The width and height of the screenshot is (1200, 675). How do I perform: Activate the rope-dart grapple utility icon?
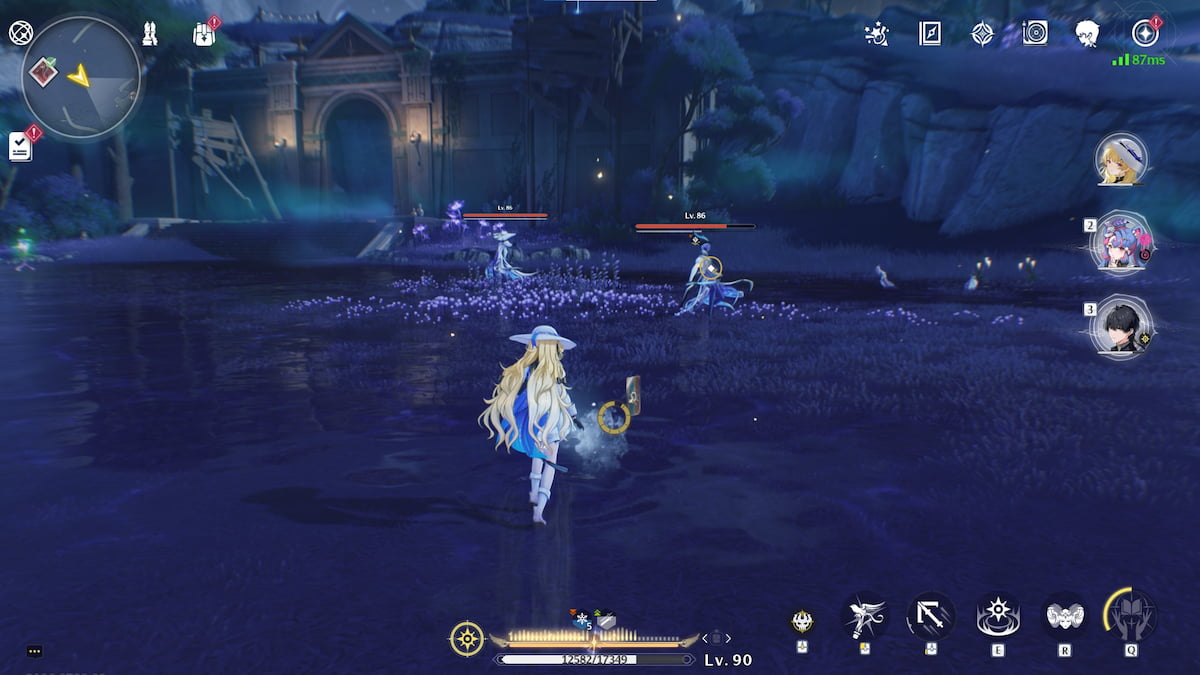click(864, 615)
